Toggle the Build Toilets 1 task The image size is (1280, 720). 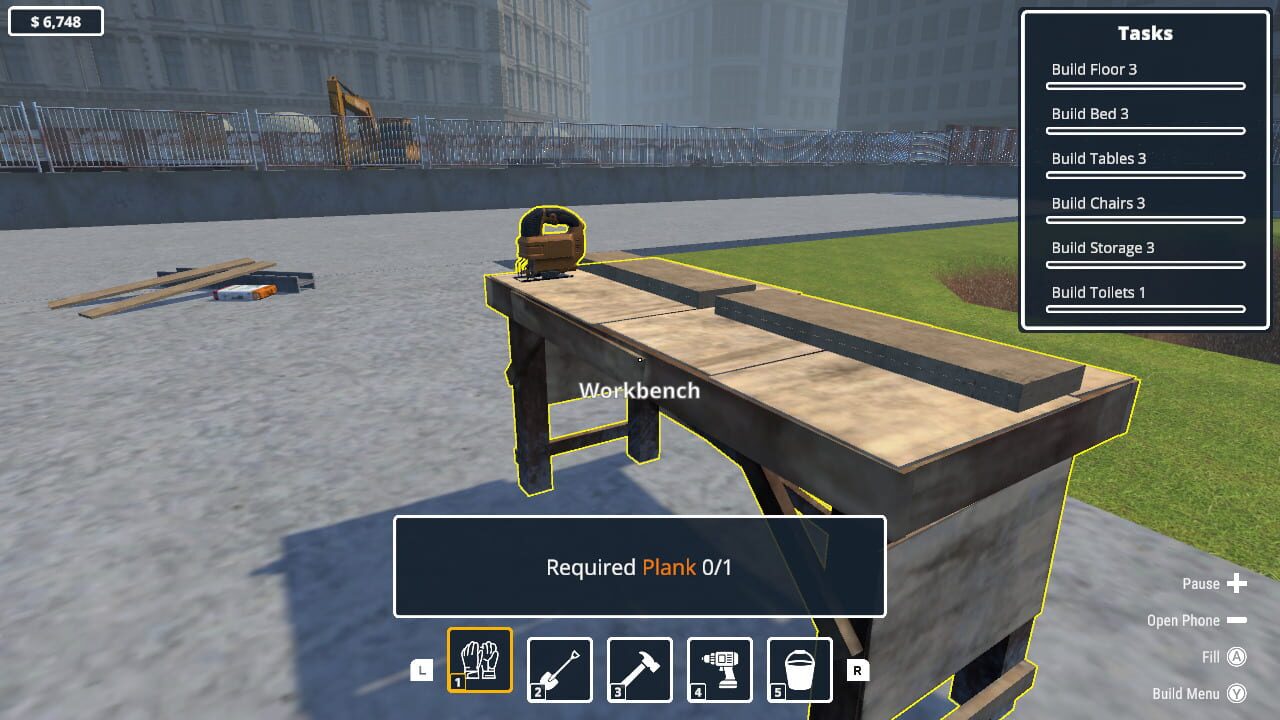click(x=1099, y=292)
